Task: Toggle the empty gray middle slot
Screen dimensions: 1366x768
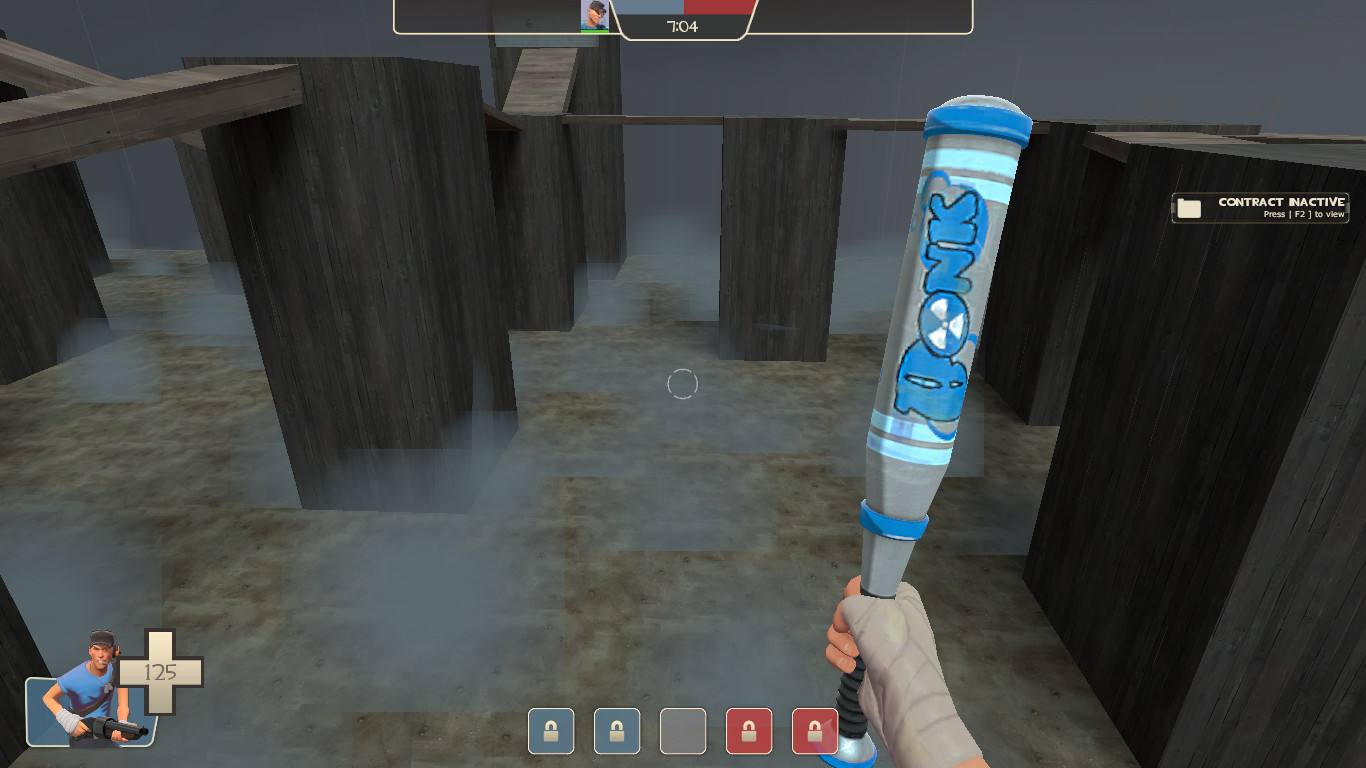Action: (x=683, y=731)
